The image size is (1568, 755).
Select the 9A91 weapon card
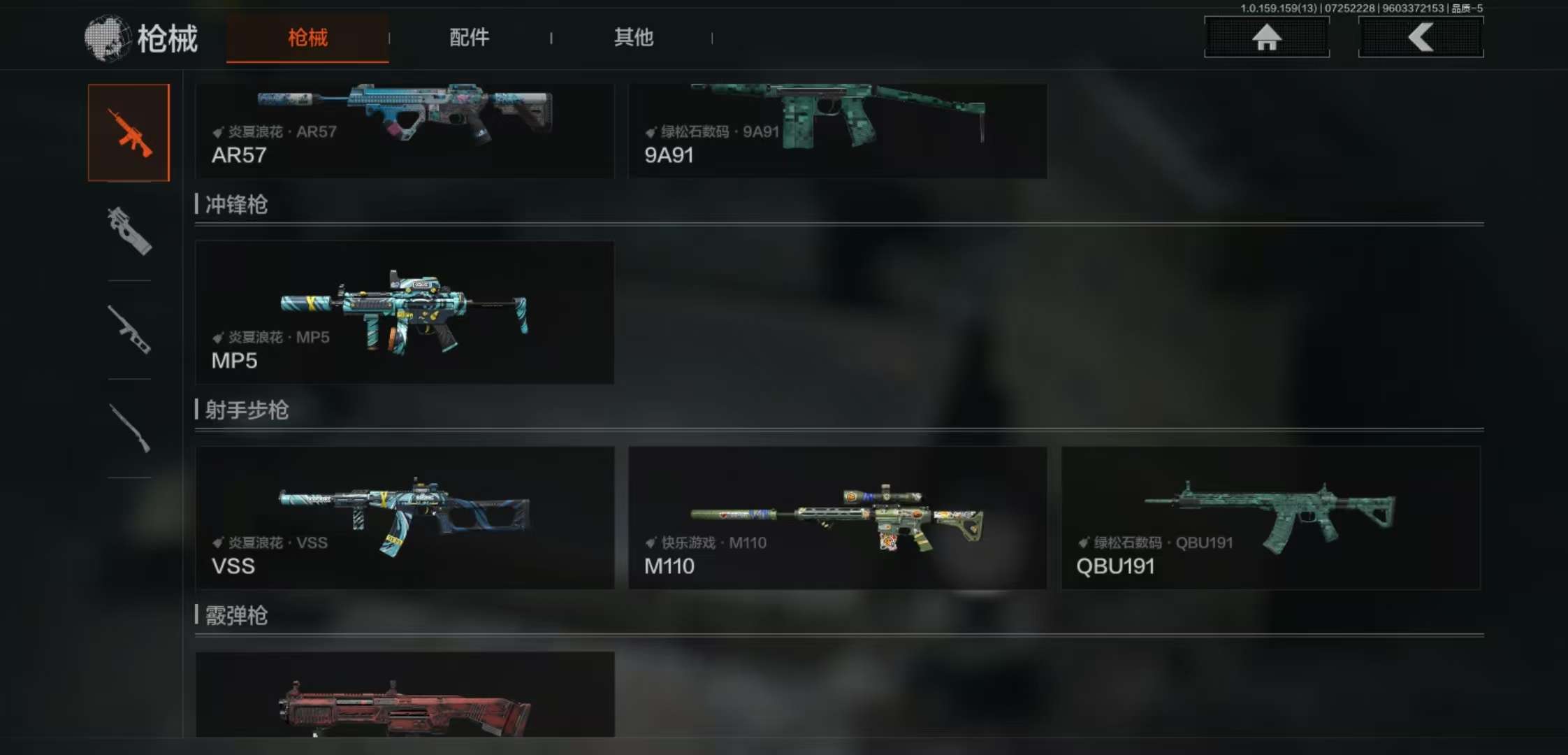point(837,131)
